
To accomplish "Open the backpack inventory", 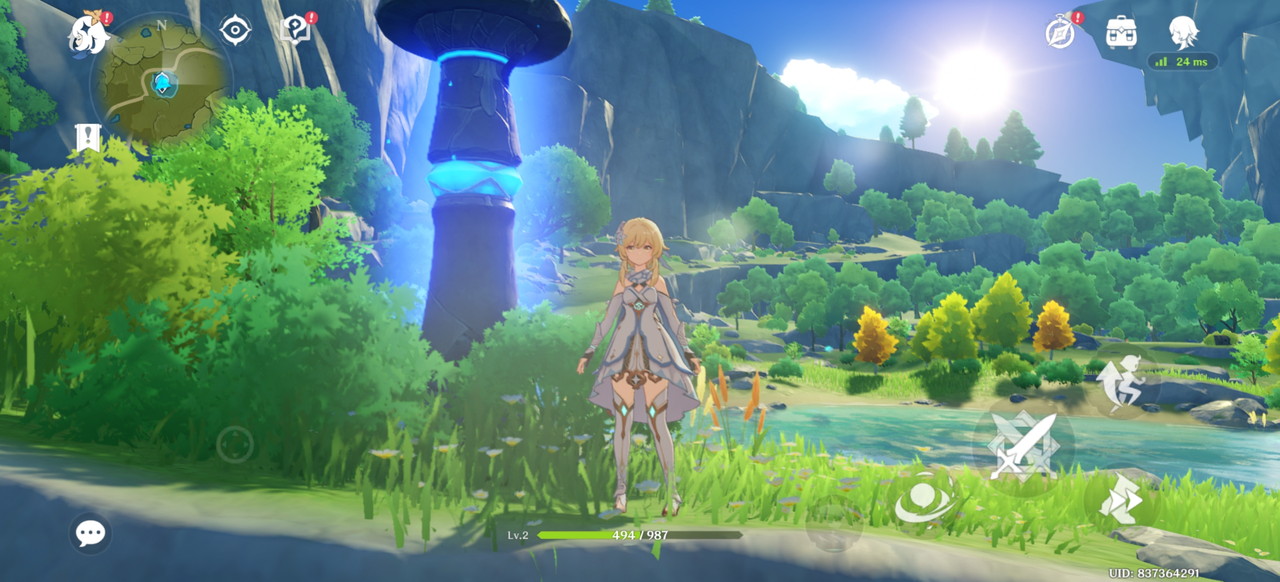I will [x=1121, y=32].
